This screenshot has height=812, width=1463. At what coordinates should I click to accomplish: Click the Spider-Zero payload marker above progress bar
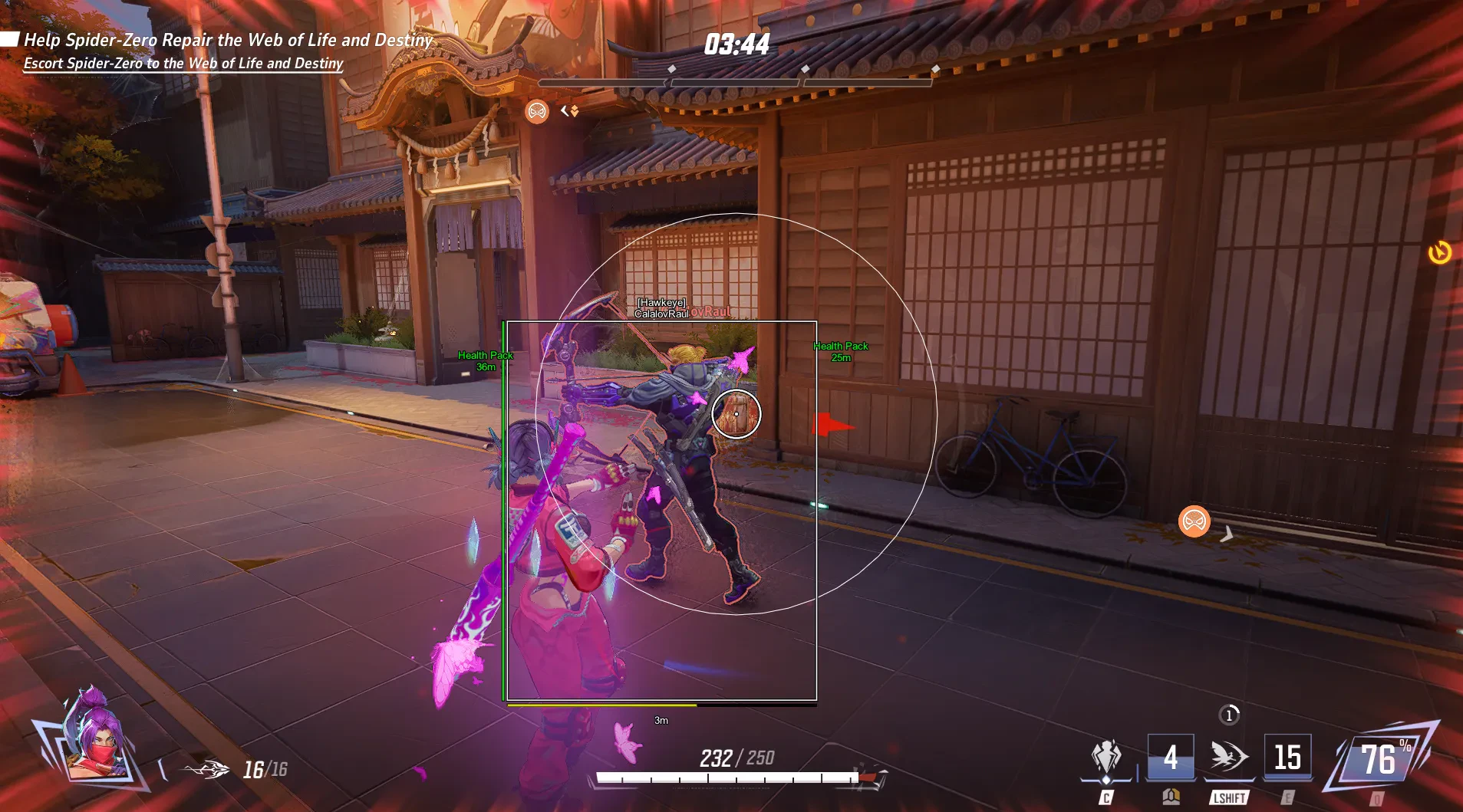click(x=537, y=112)
